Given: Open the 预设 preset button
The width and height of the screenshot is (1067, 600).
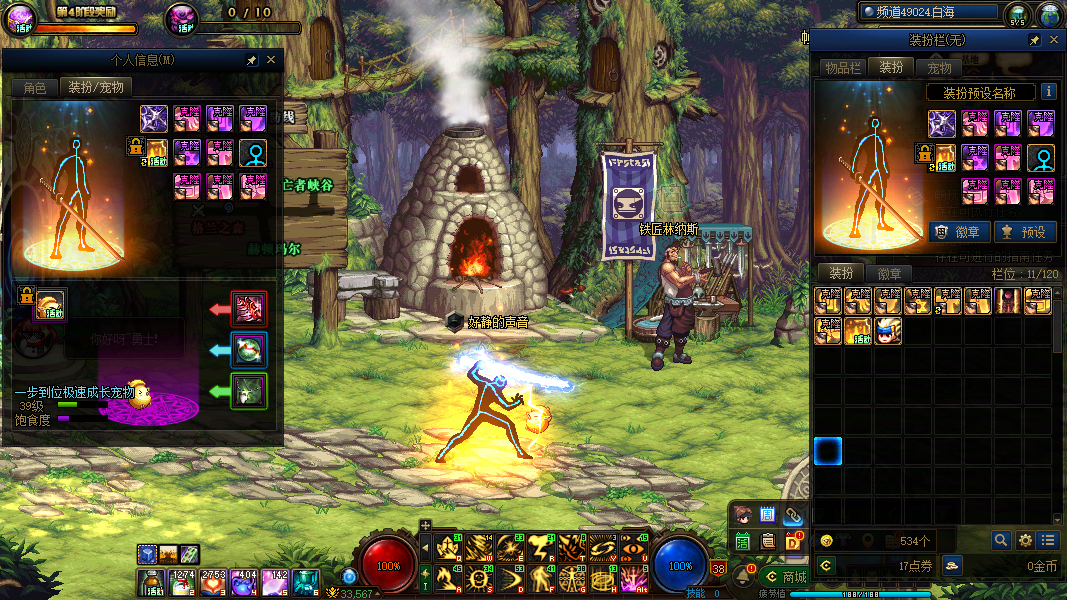Looking at the screenshot, I should coord(1024,232).
